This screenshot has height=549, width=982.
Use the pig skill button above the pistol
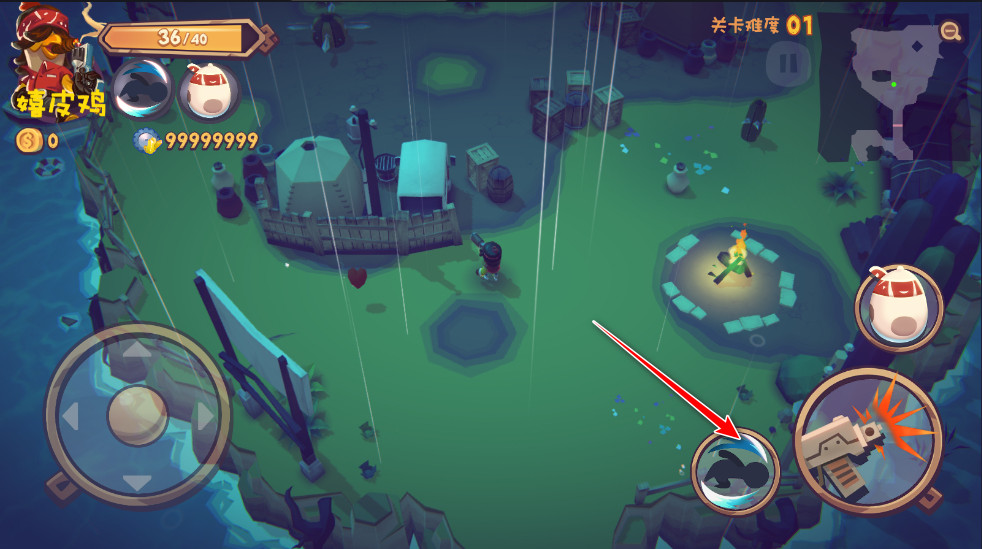899,307
